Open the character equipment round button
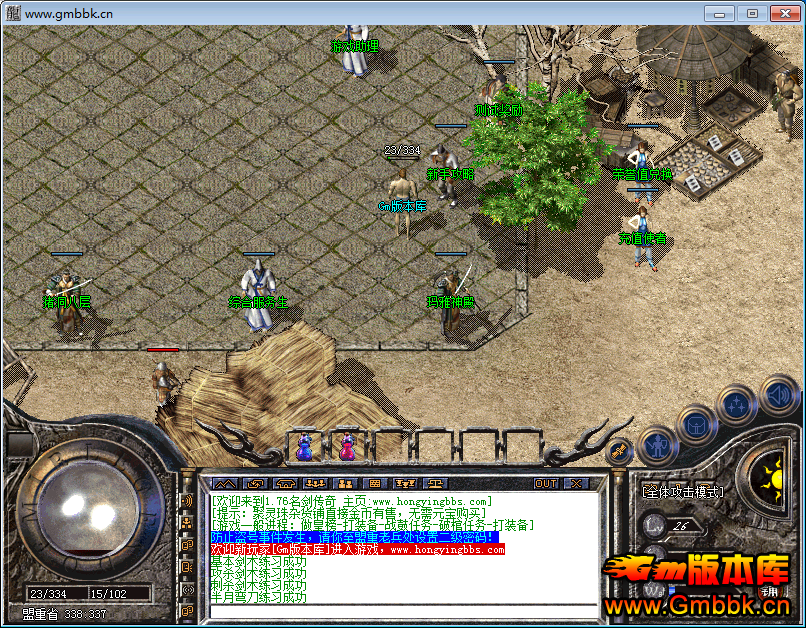The height and width of the screenshot is (628, 806). pos(656,443)
